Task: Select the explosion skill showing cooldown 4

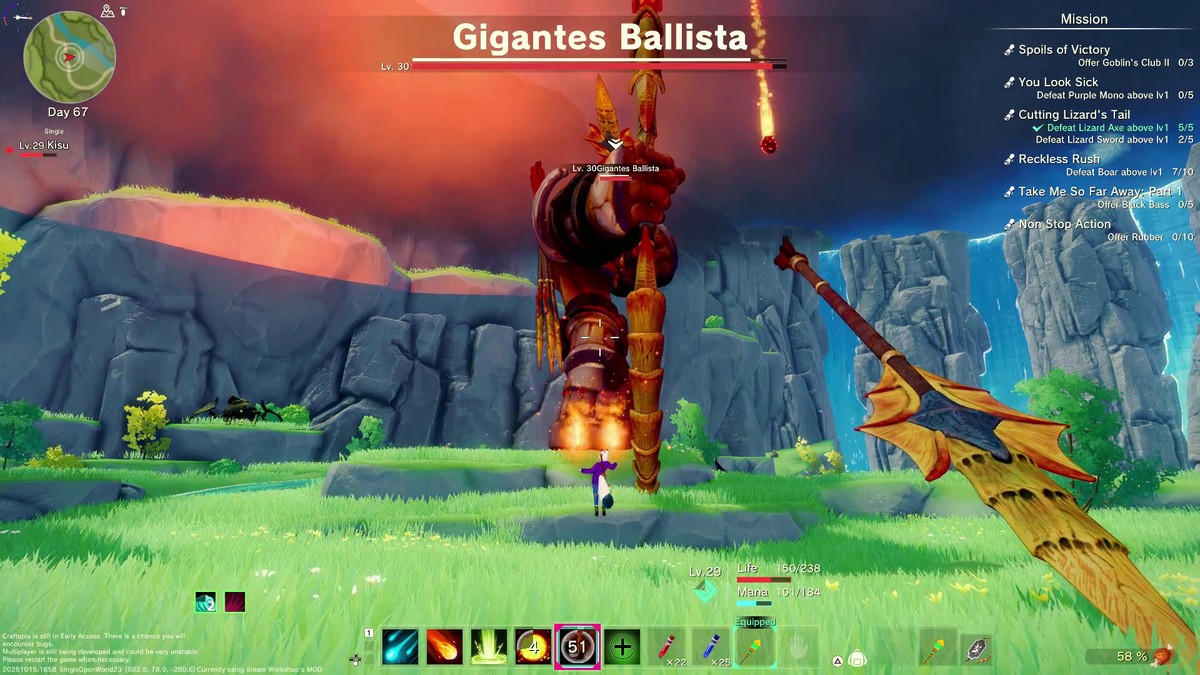Action: click(533, 647)
